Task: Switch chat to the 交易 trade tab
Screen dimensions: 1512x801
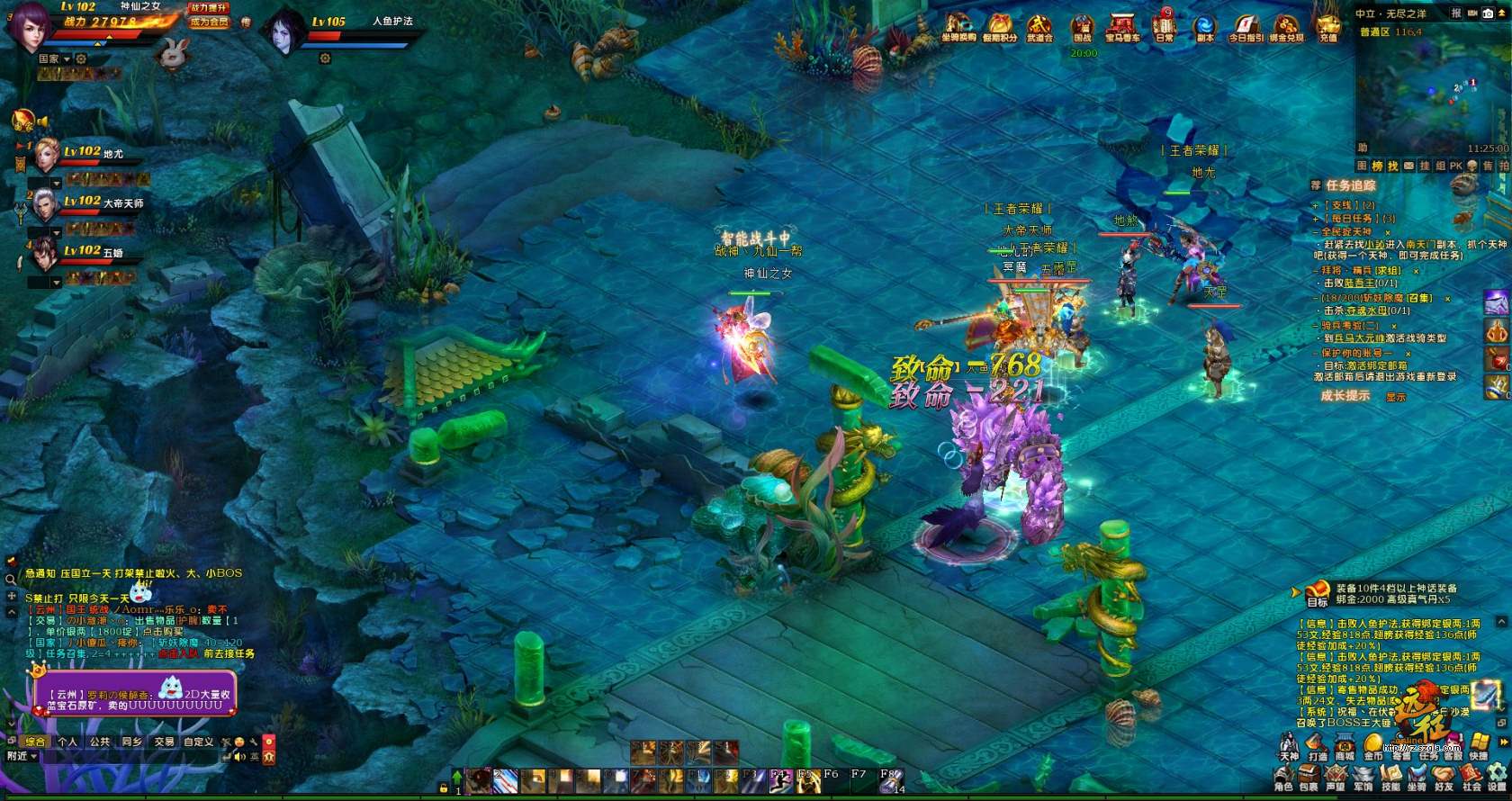Action: [164, 742]
